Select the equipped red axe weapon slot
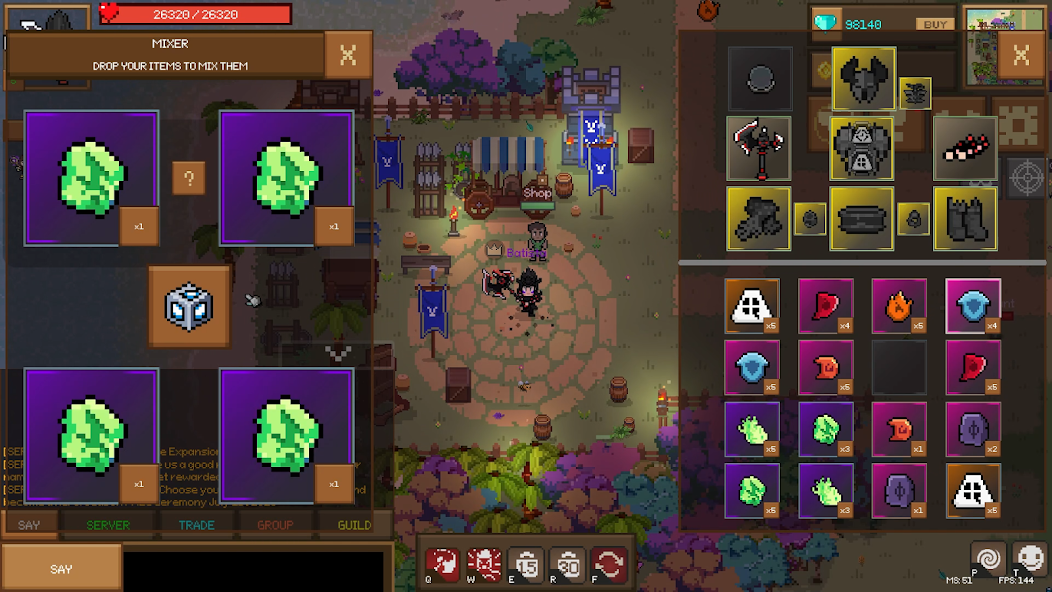Image resolution: width=1052 pixels, height=592 pixels. pyautogui.click(x=759, y=148)
